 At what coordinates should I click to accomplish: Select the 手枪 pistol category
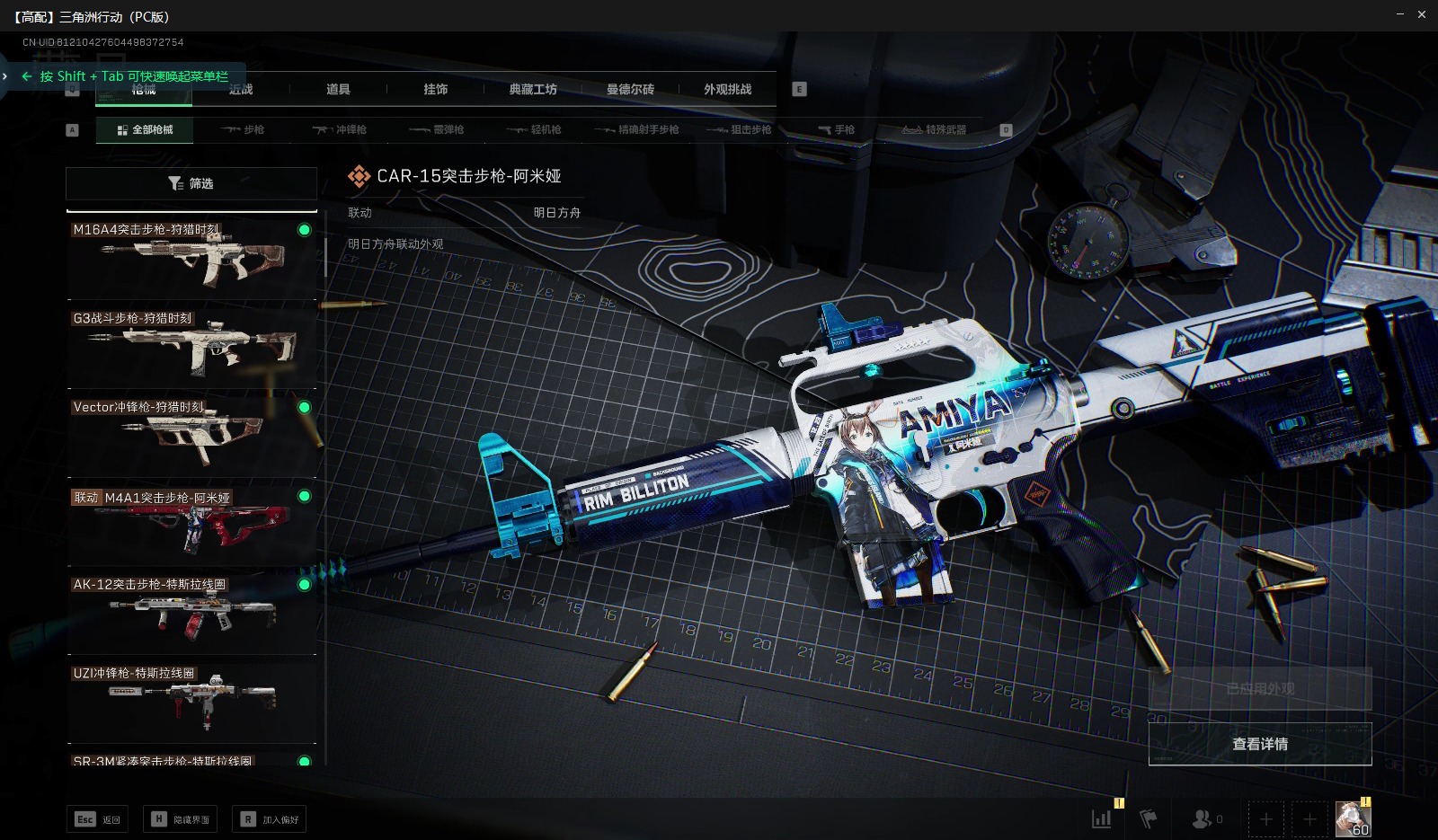pos(836,130)
